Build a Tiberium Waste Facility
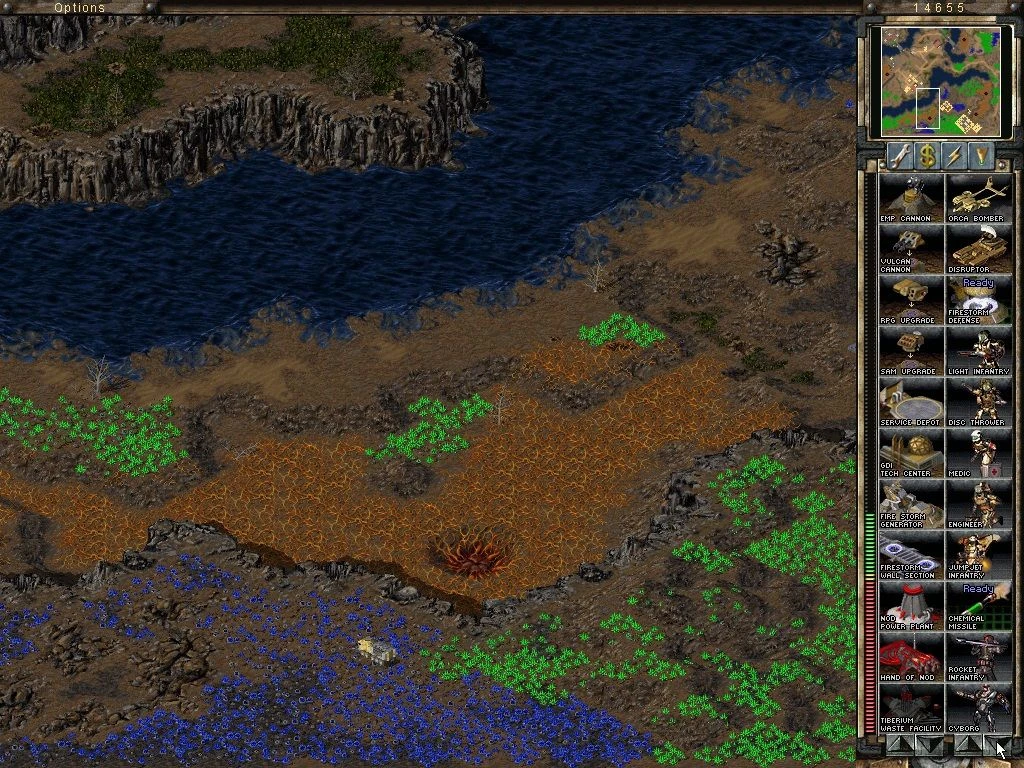 pyautogui.click(x=910, y=708)
